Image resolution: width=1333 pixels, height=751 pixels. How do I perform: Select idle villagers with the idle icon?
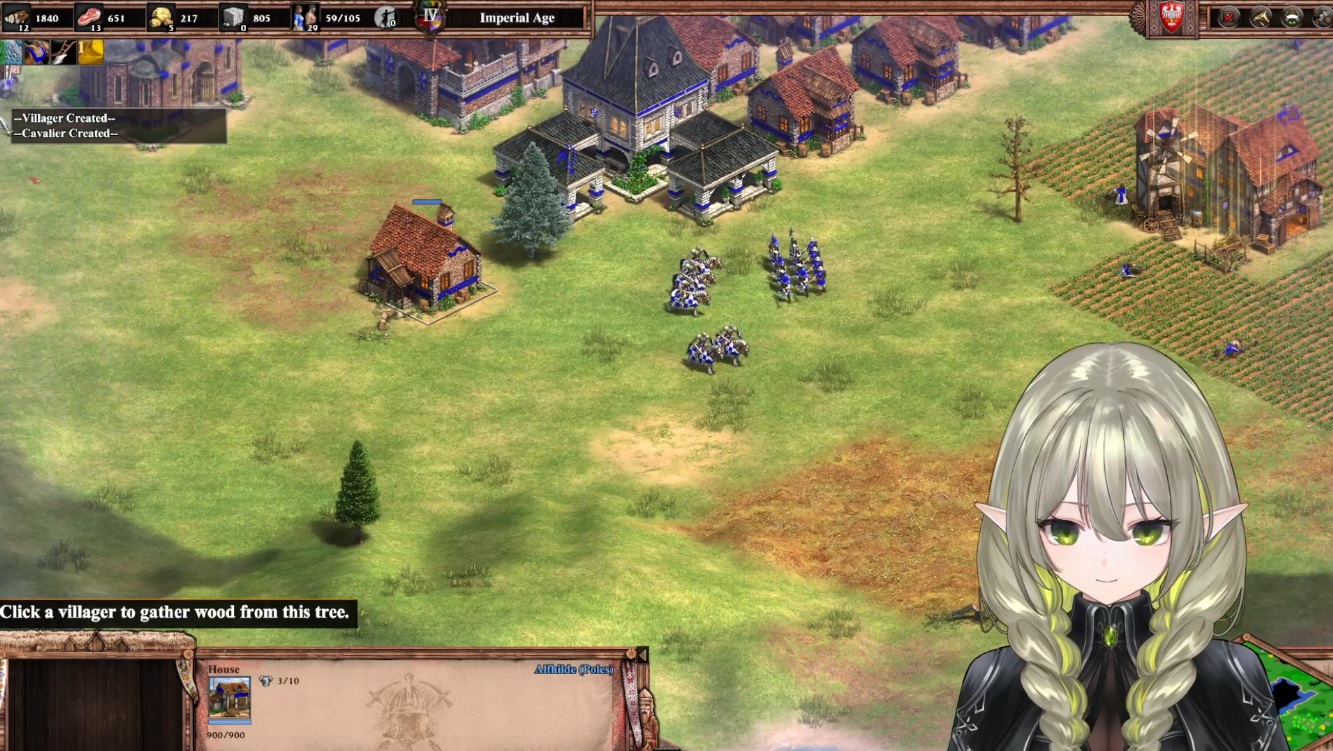386,17
